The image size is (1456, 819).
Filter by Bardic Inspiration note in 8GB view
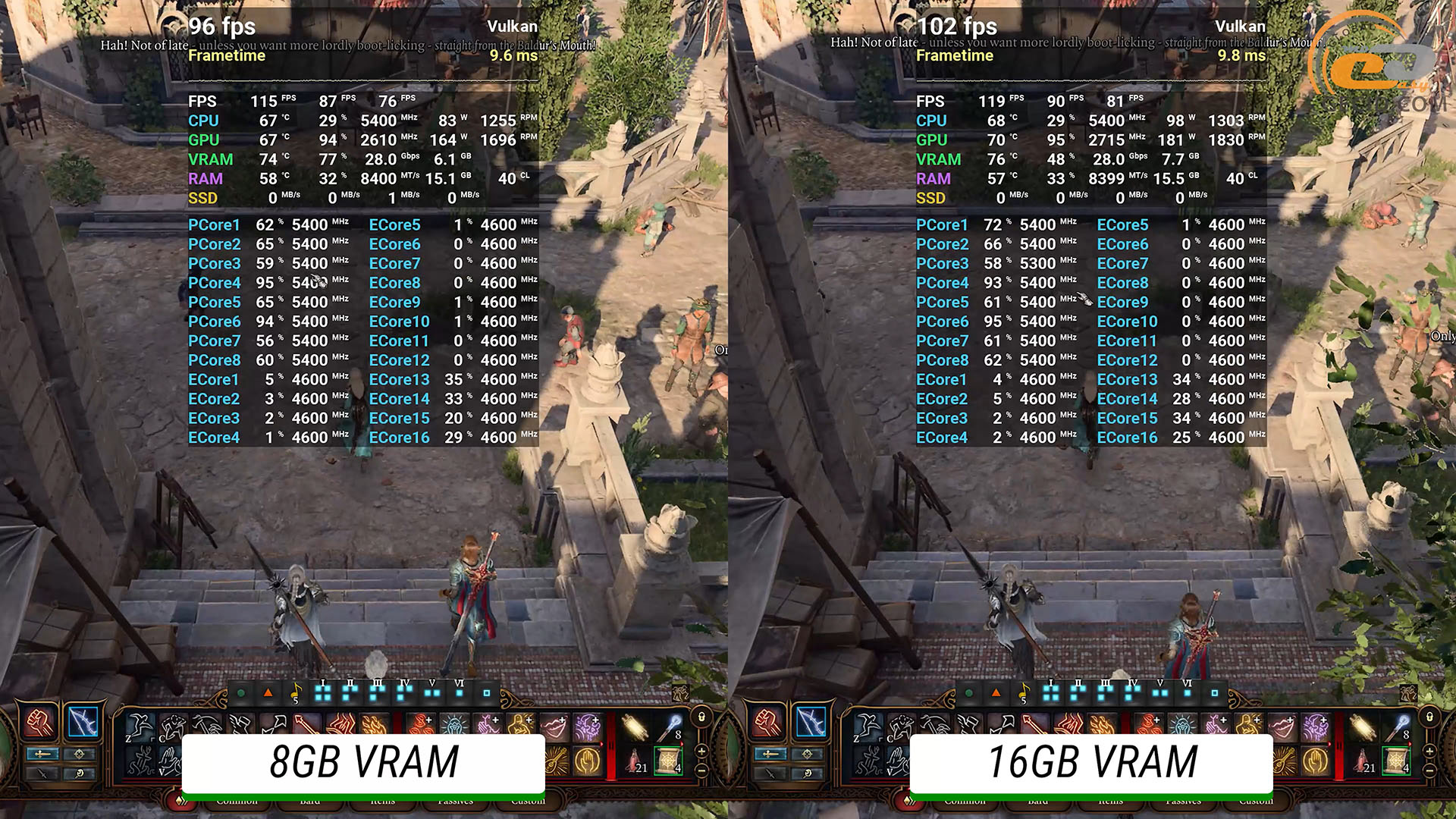pyautogui.click(x=296, y=692)
